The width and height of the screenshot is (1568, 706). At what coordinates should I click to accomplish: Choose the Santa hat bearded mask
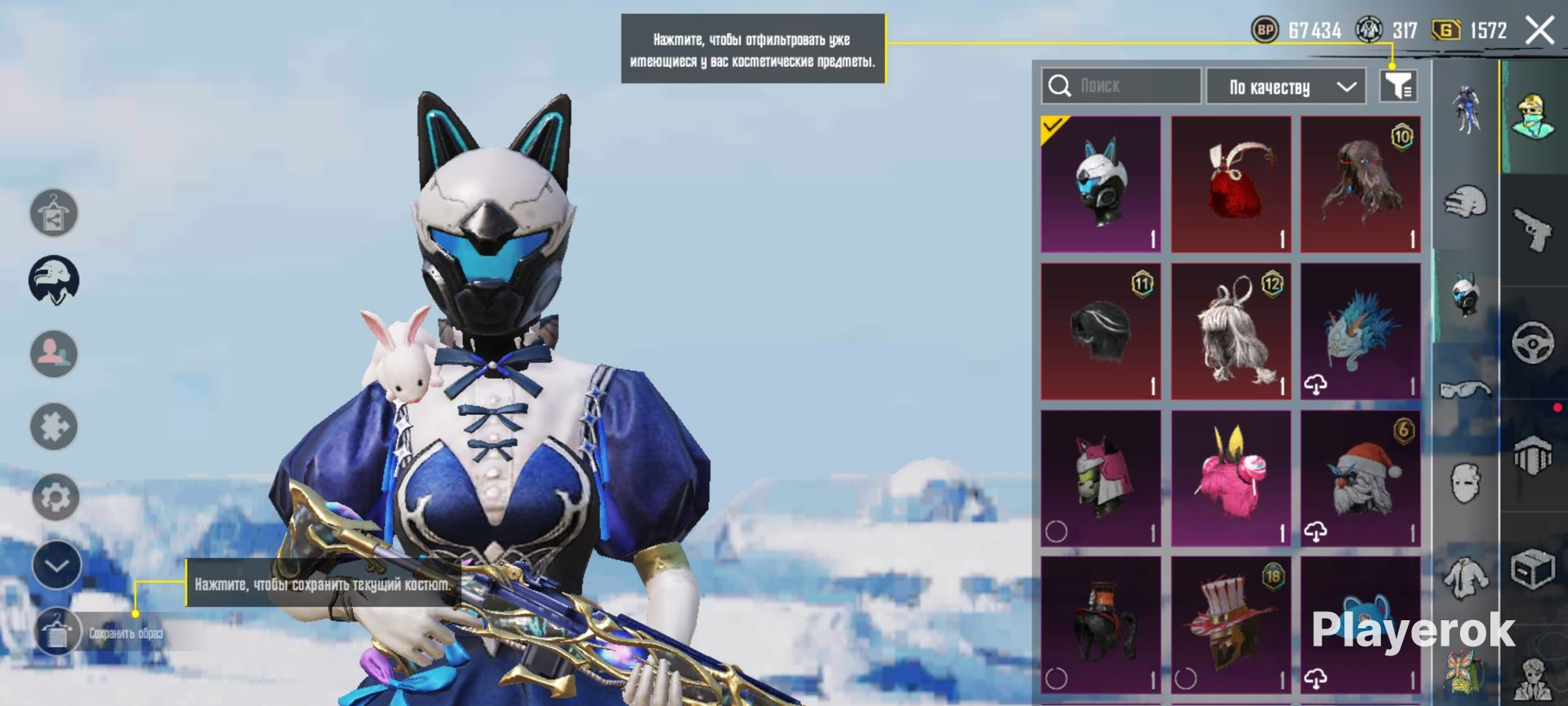tap(1361, 478)
